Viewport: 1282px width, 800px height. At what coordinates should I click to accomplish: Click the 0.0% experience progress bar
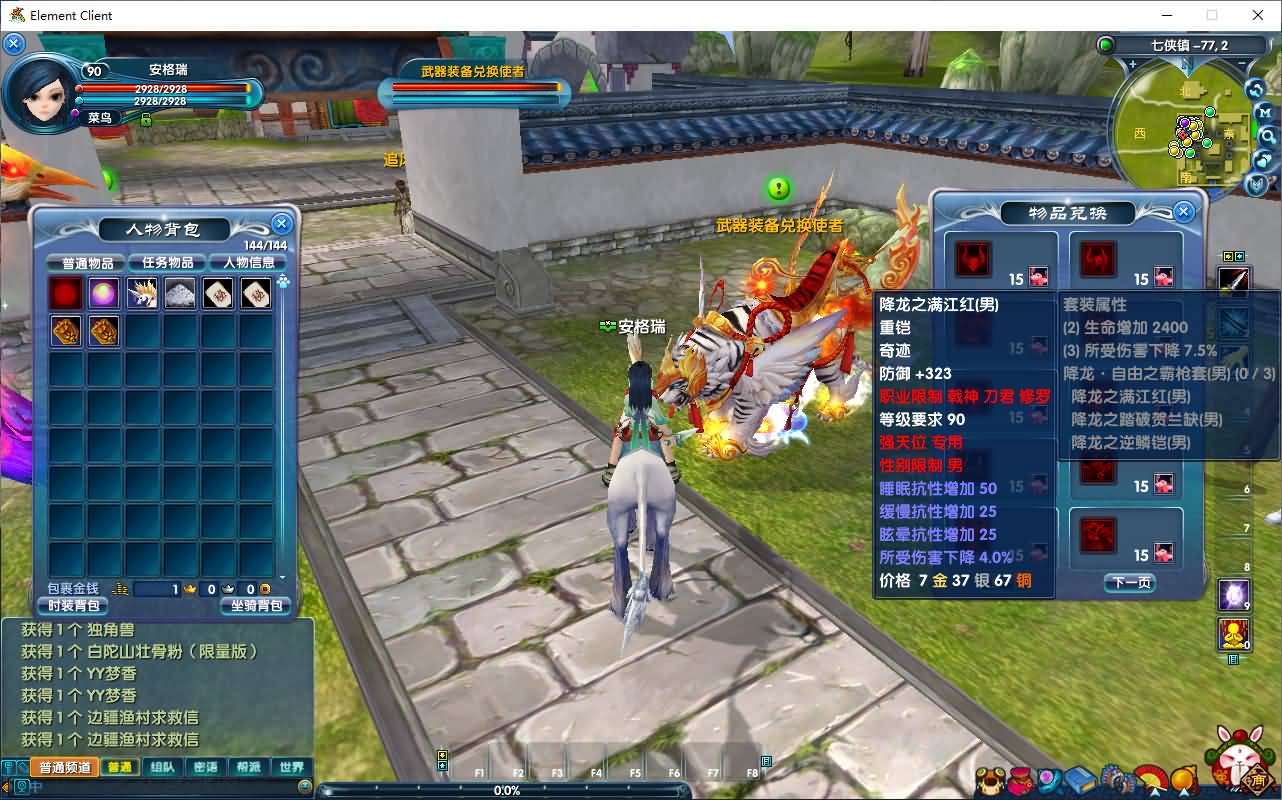tap(506, 790)
